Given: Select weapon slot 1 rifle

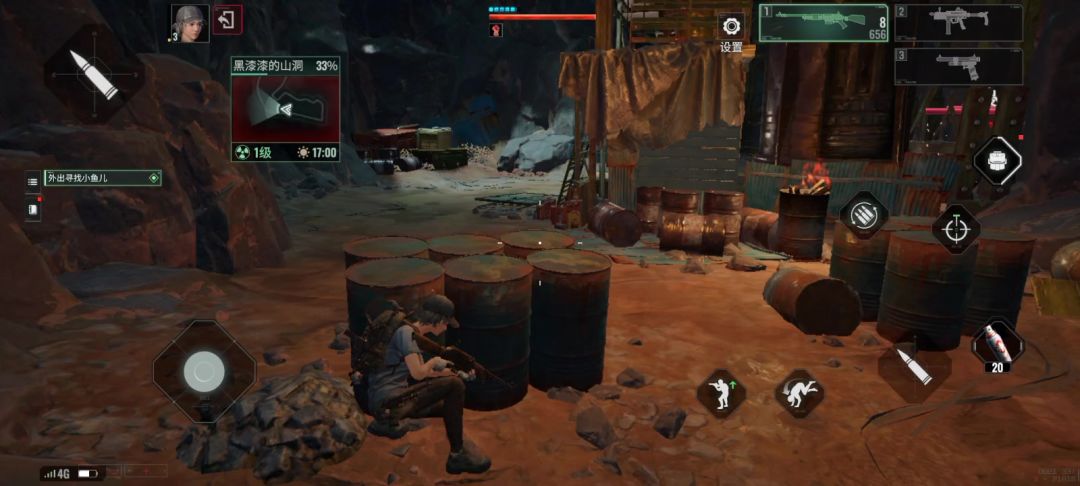Looking at the screenshot, I should [823, 22].
